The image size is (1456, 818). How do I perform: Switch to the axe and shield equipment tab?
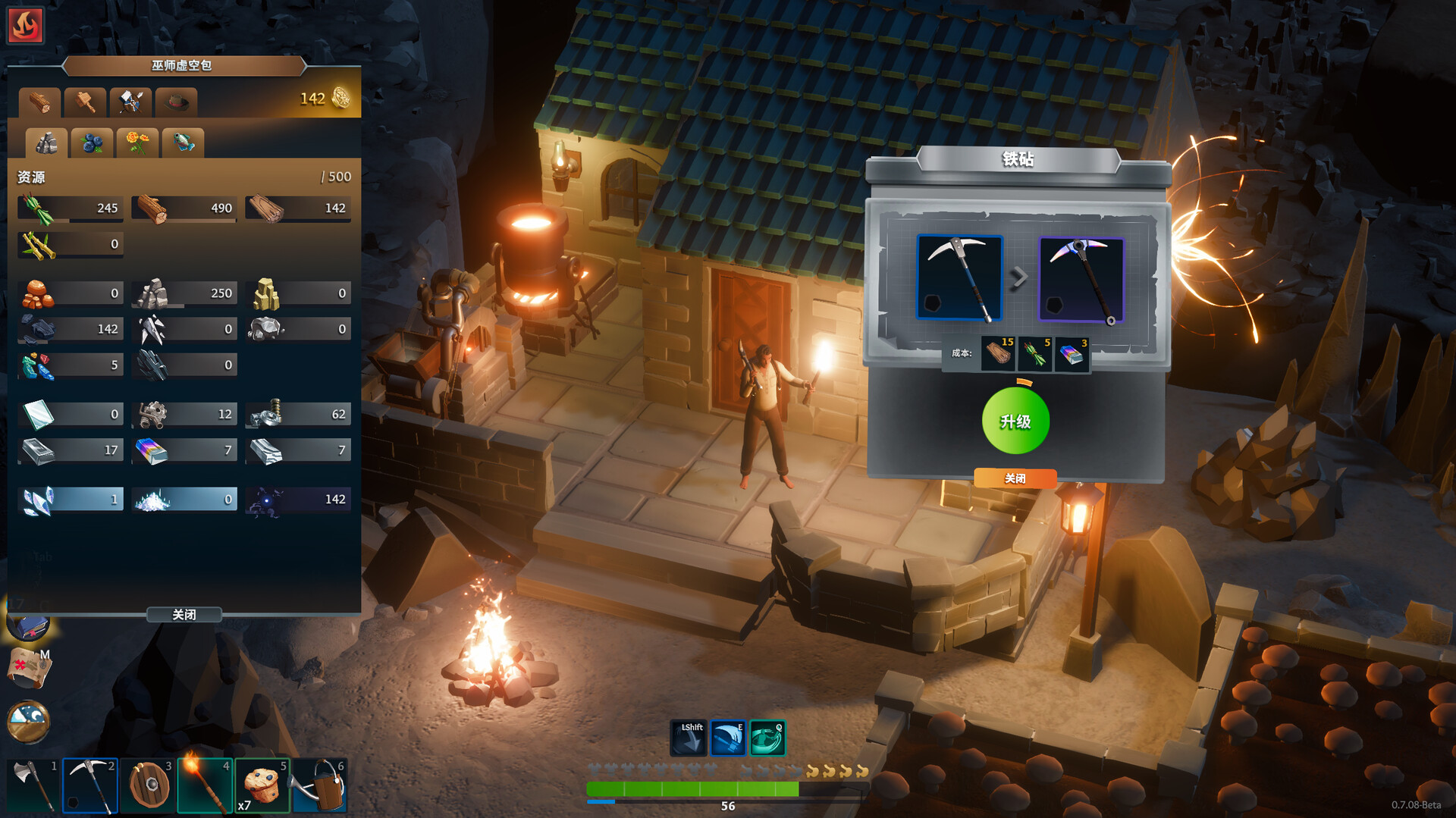pyautogui.click(x=130, y=102)
